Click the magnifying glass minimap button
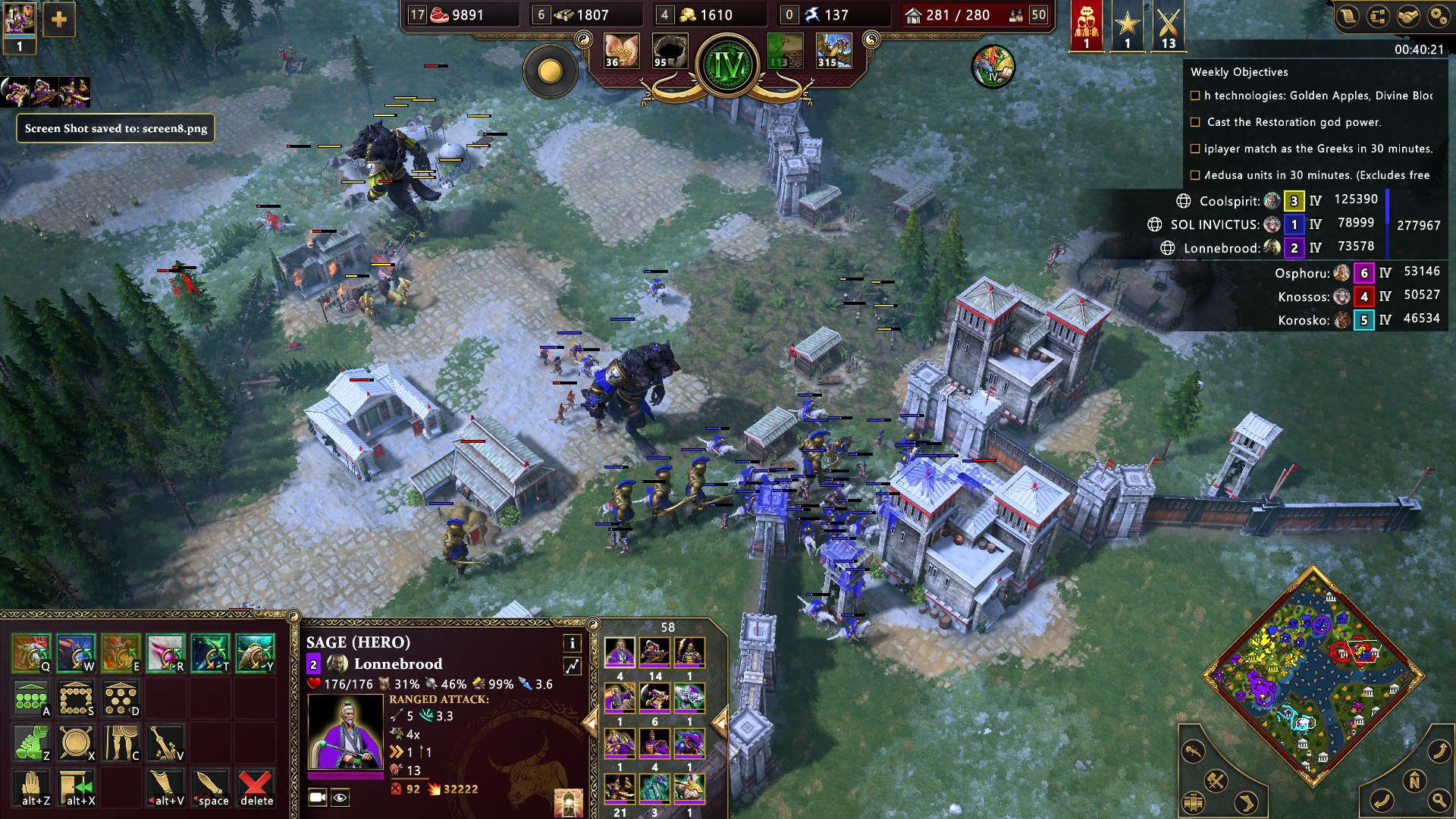This screenshot has width=1456, height=819. point(1438,799)
